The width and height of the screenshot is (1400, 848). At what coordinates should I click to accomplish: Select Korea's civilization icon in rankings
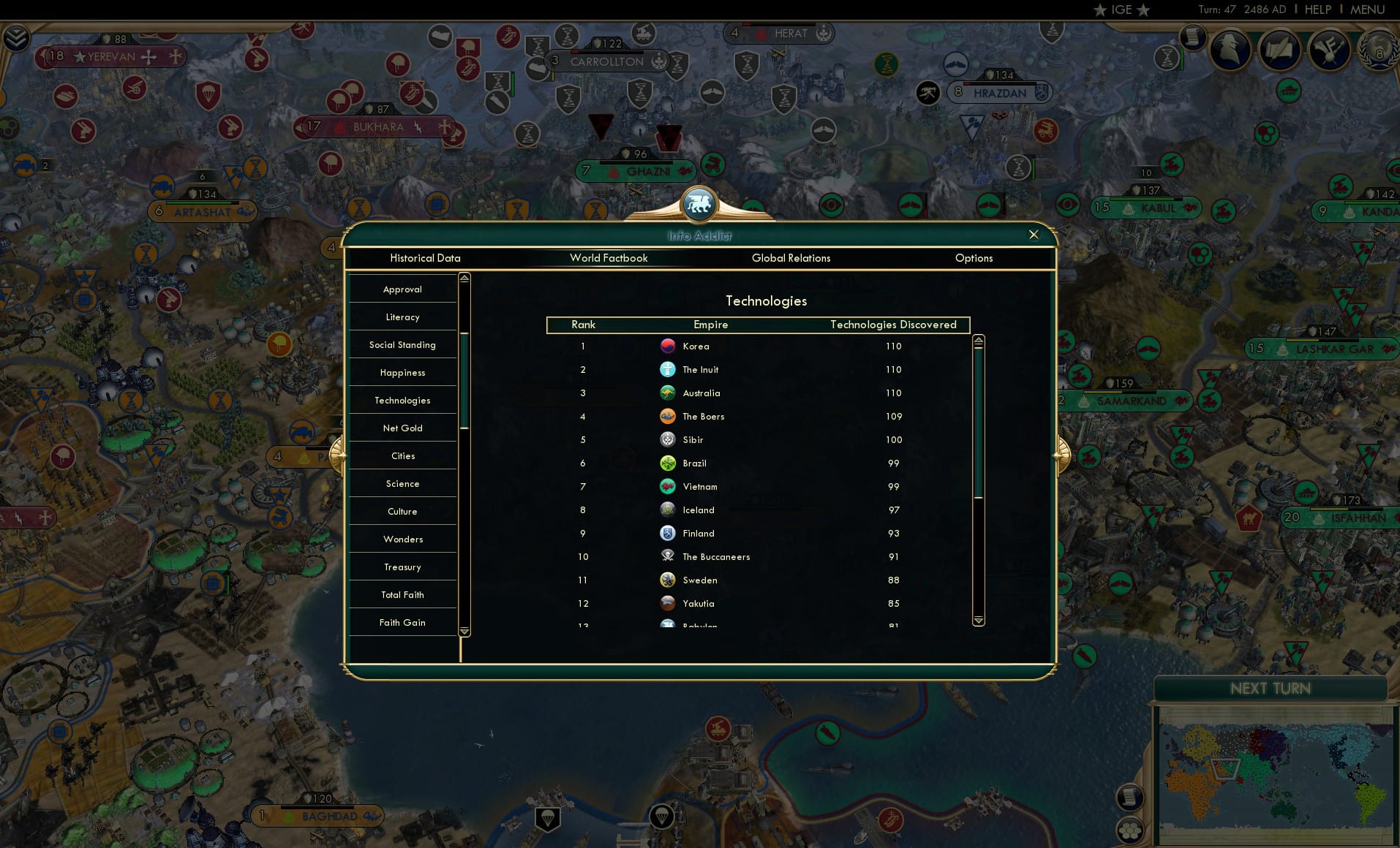[668, 346]
